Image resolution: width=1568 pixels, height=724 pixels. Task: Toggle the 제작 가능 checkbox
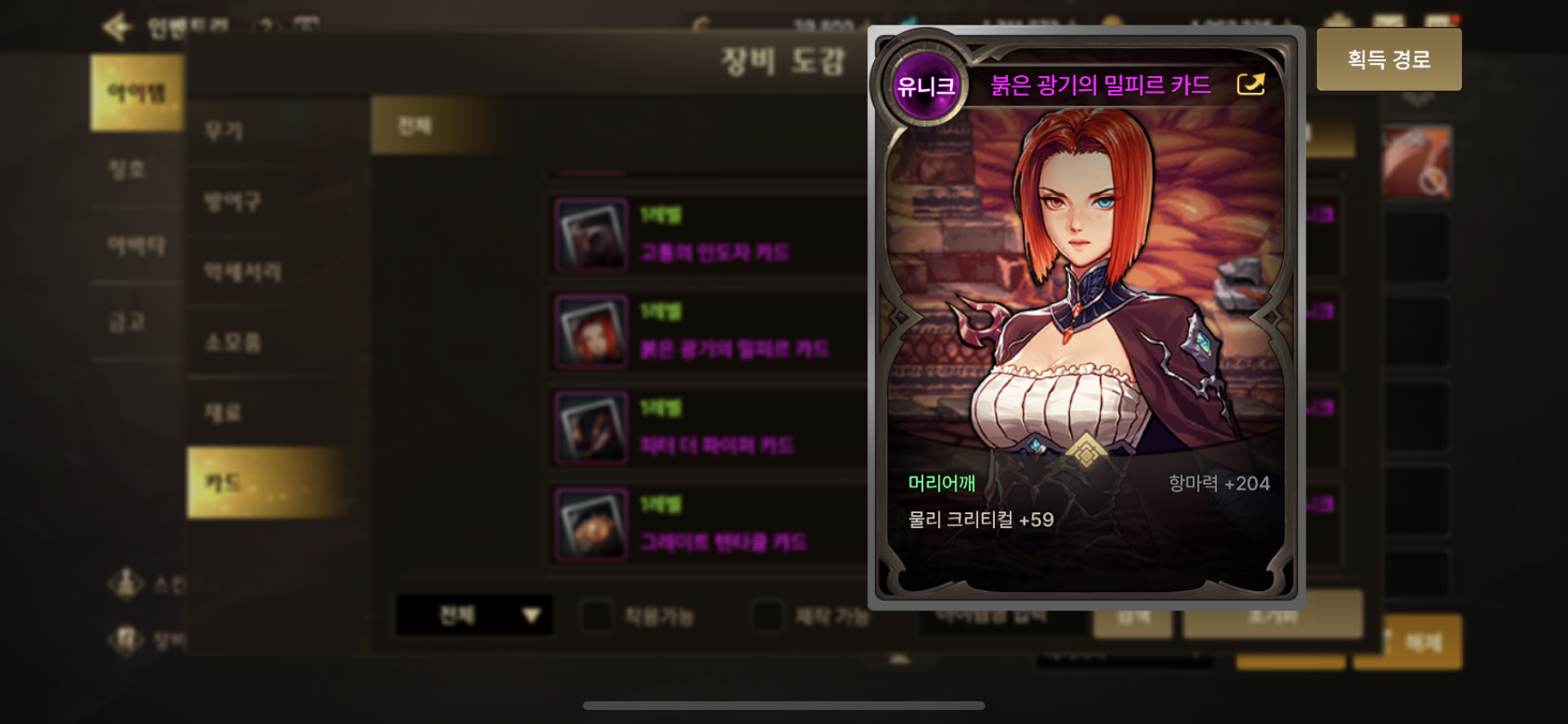(x=767, y=616)
